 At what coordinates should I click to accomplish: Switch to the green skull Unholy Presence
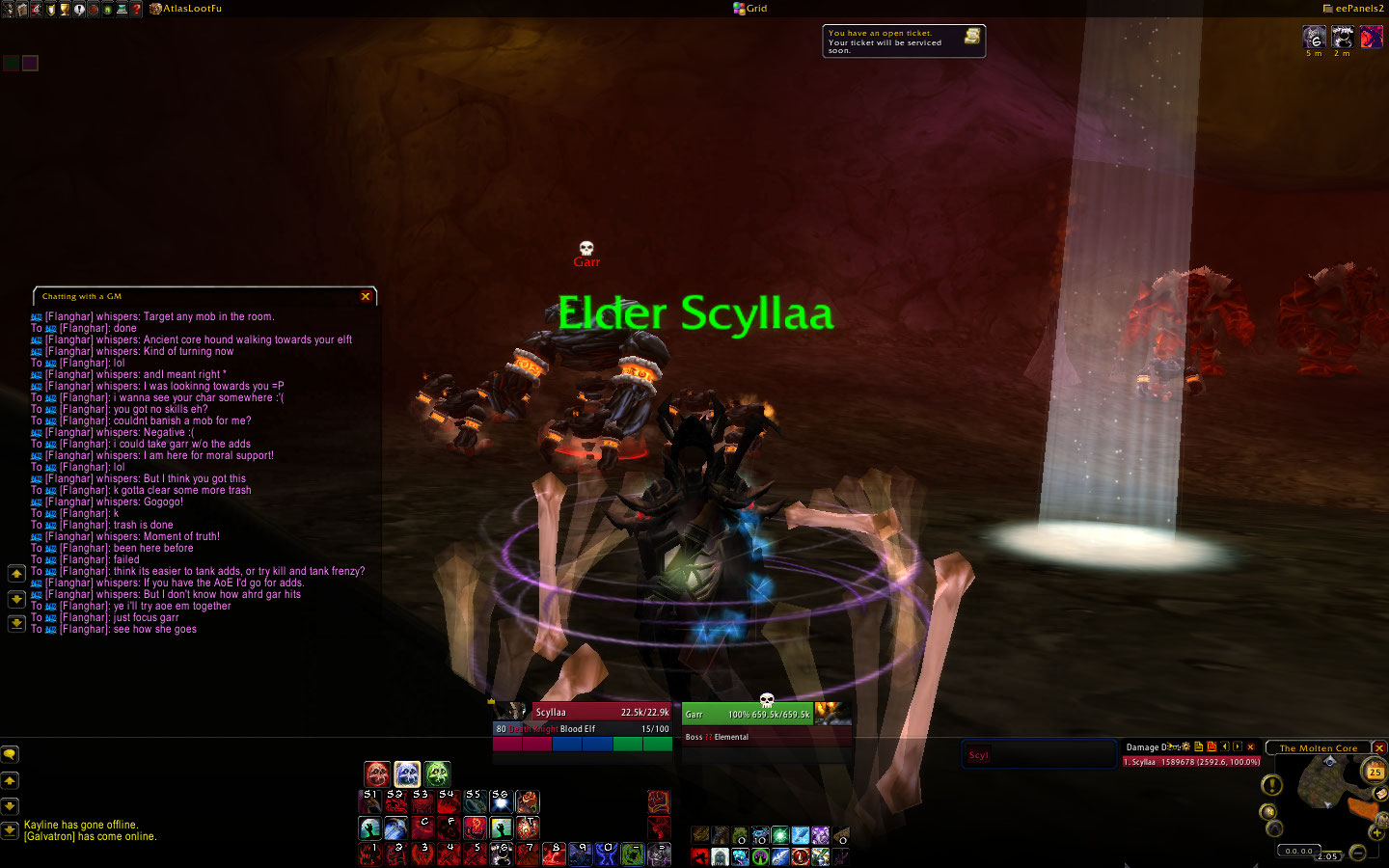(437, 773)
